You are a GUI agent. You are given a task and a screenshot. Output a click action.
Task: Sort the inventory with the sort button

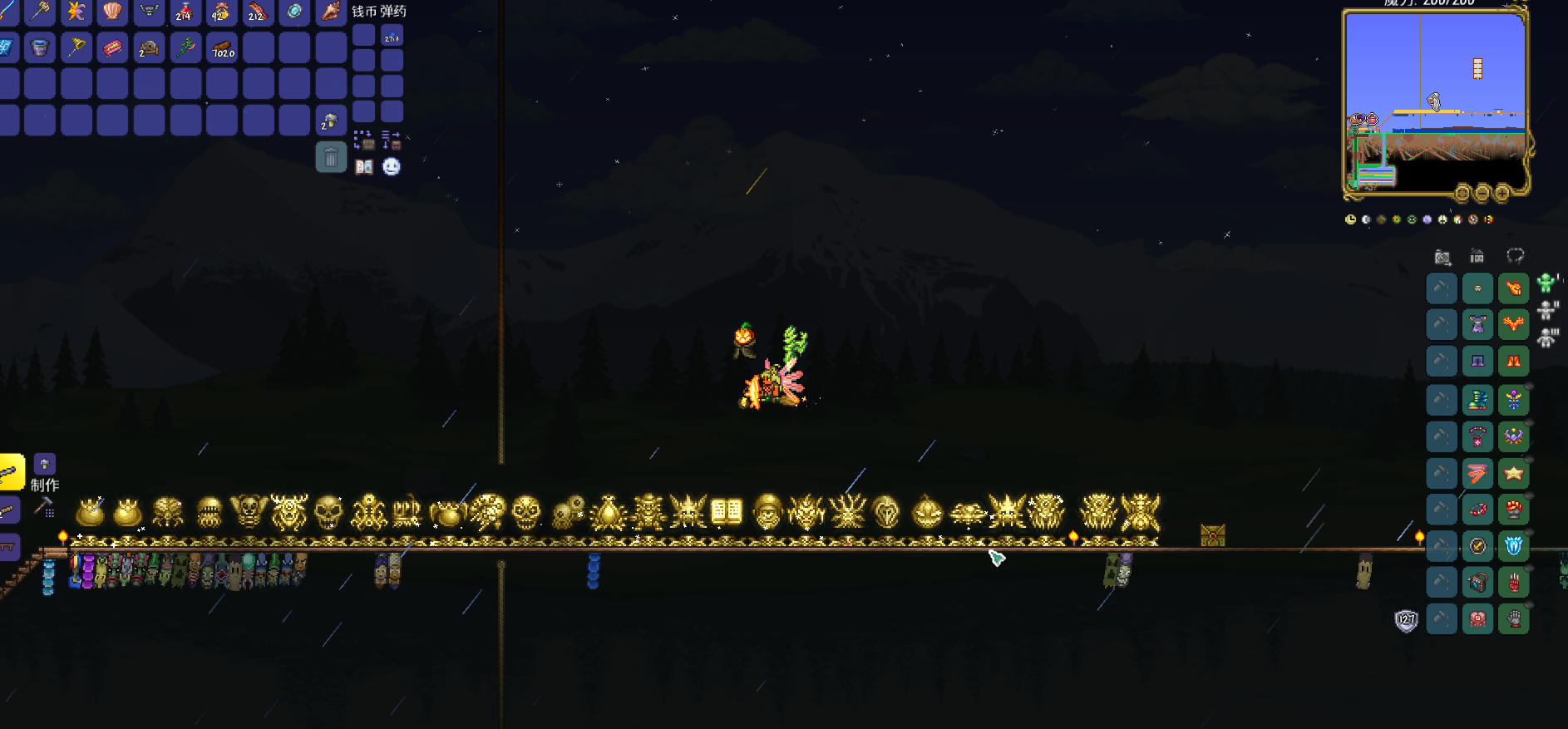coord(392,140)
